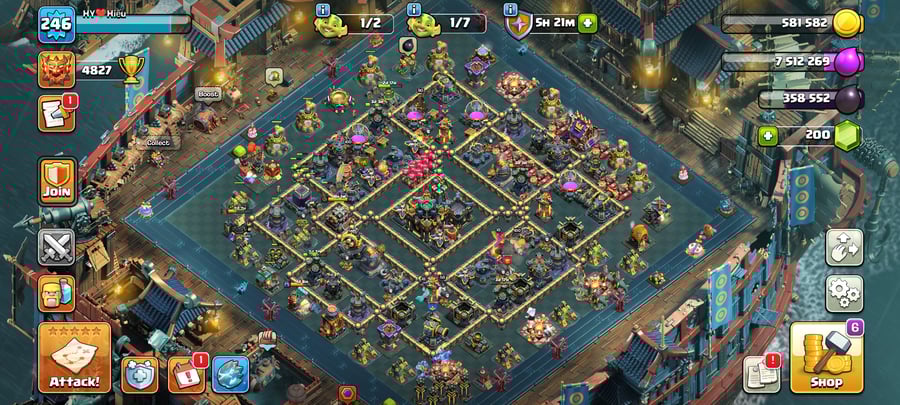
Task: Tap the Attack! map button
Action: tap(74, 357)
